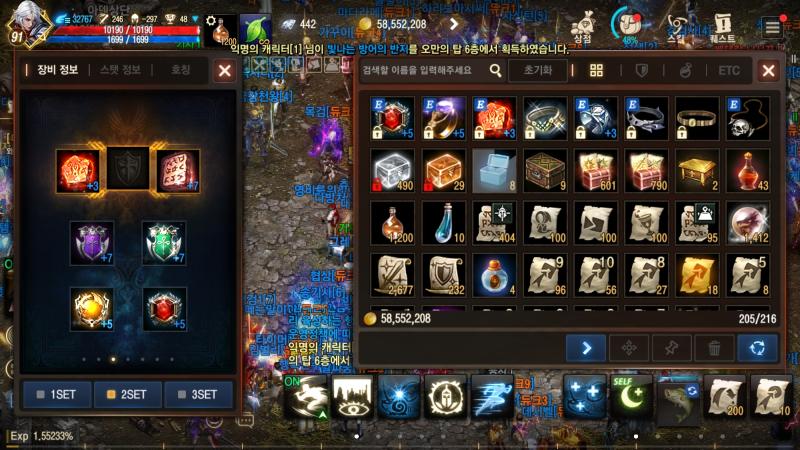The height and width of the screenshot is (450, 800).
Task: Refresh inventory with the circular arrows button
Action: click(757, 348)
